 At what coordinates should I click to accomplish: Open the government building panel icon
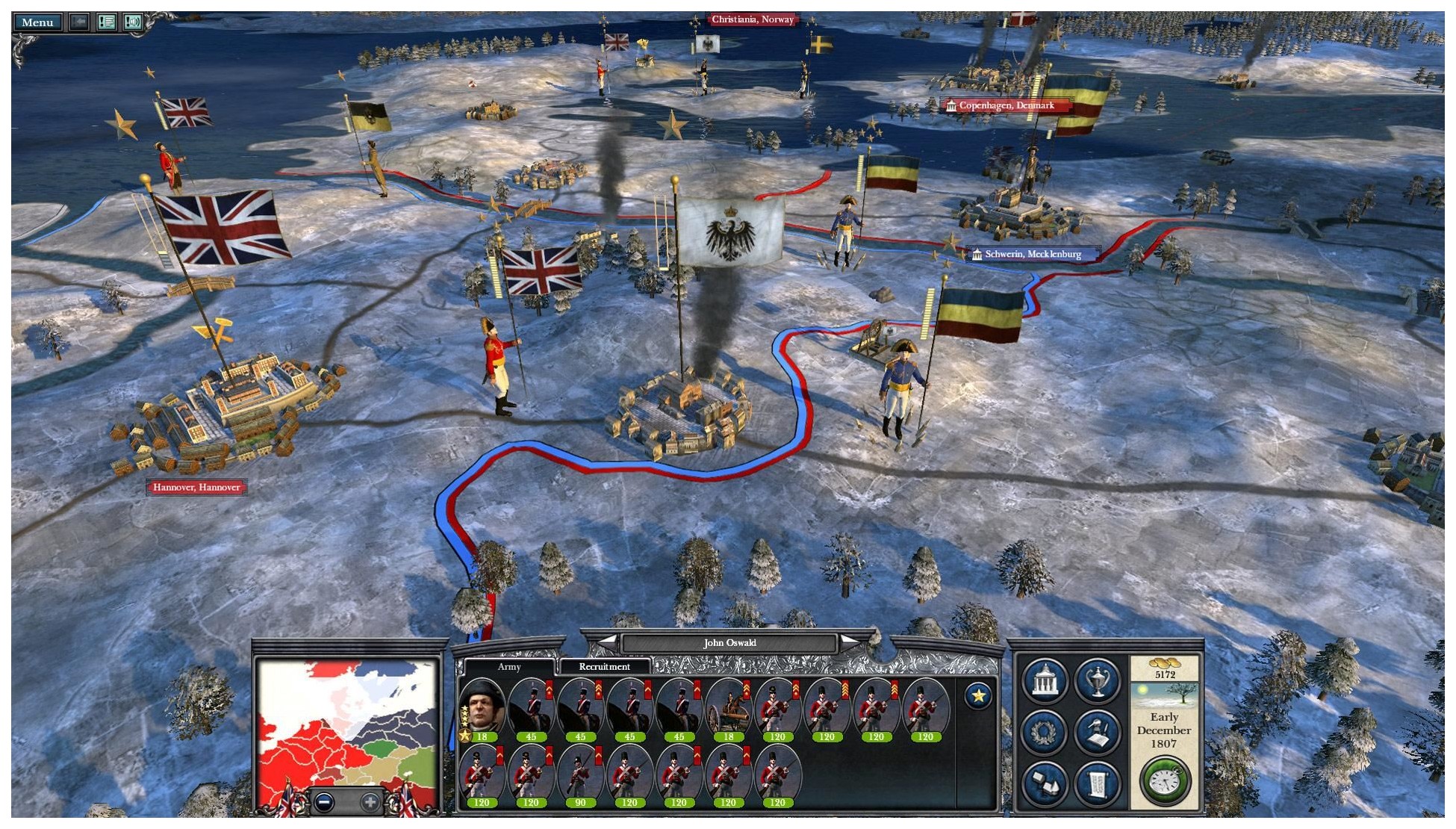click(1045, 680)
